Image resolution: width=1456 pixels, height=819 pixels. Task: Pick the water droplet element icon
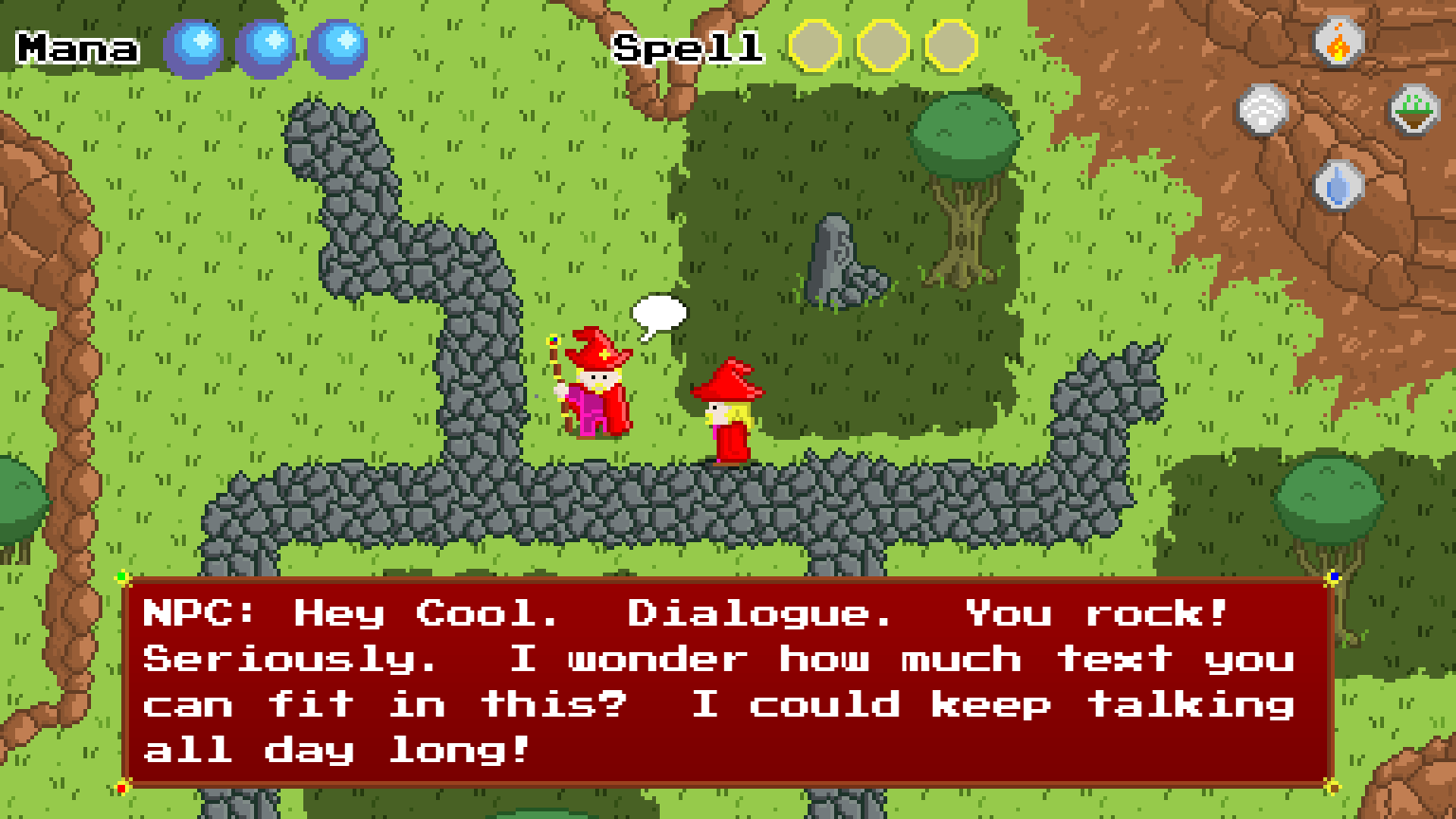[x=1338, y=183]
